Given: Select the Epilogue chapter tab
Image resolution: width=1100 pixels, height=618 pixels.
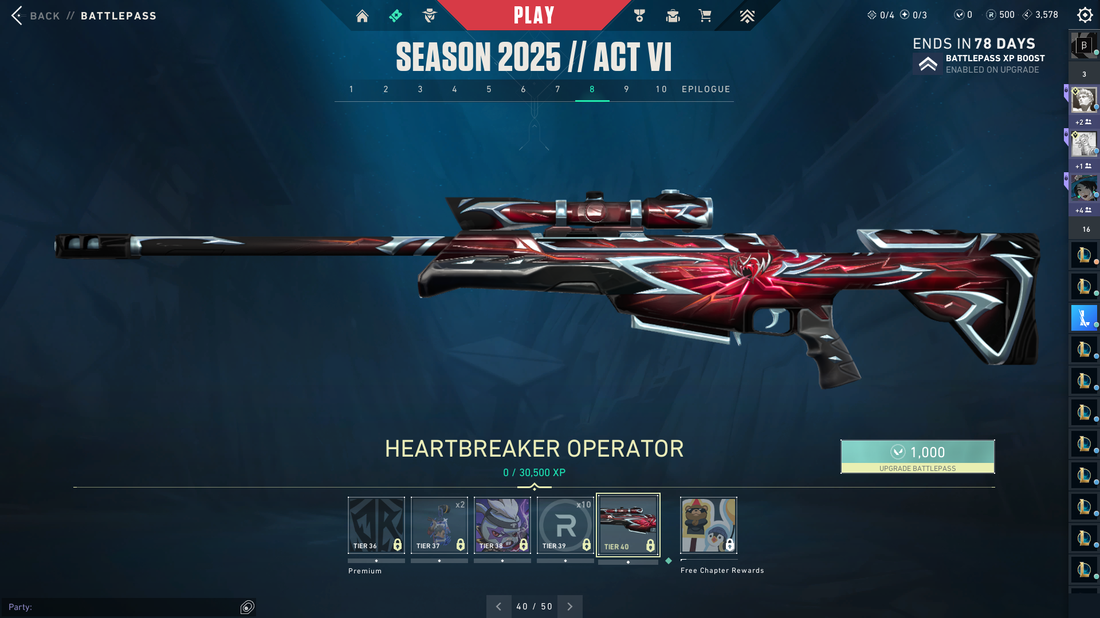Looking at the screenshot, I should [x=706, y=89].
